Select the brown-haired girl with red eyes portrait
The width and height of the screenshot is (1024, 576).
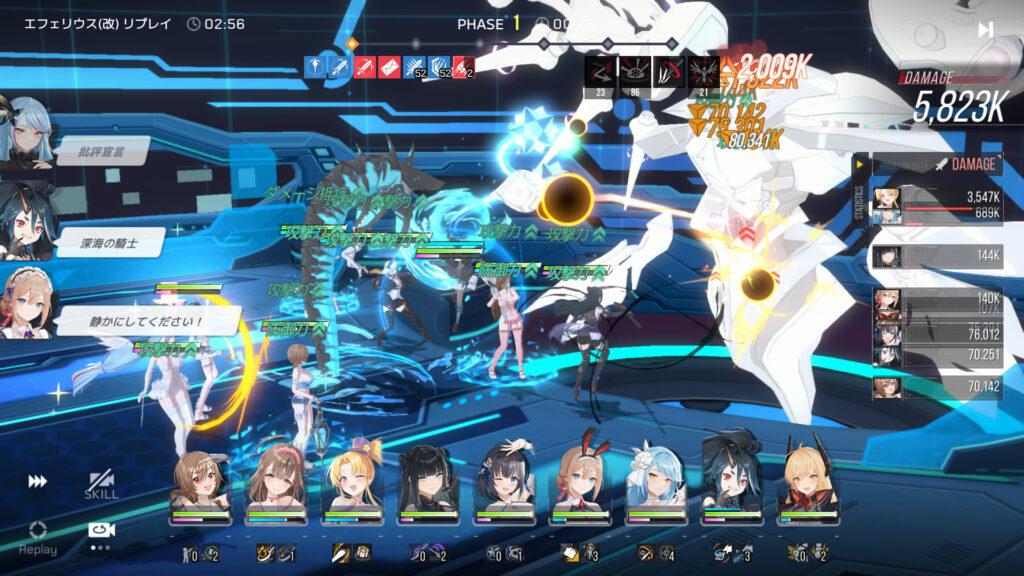point(201,485)
